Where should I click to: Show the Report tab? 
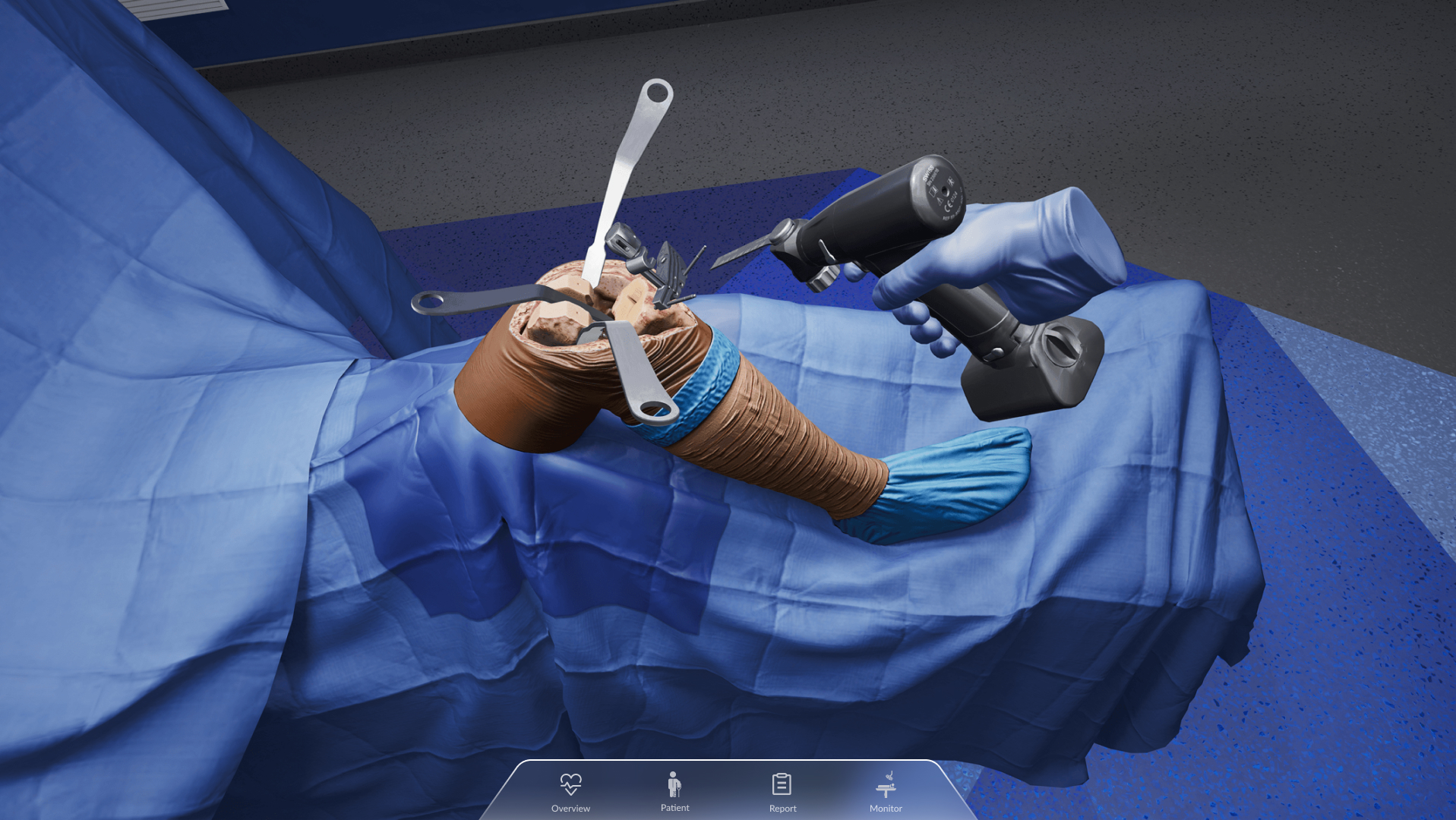(x=782, y=791)
